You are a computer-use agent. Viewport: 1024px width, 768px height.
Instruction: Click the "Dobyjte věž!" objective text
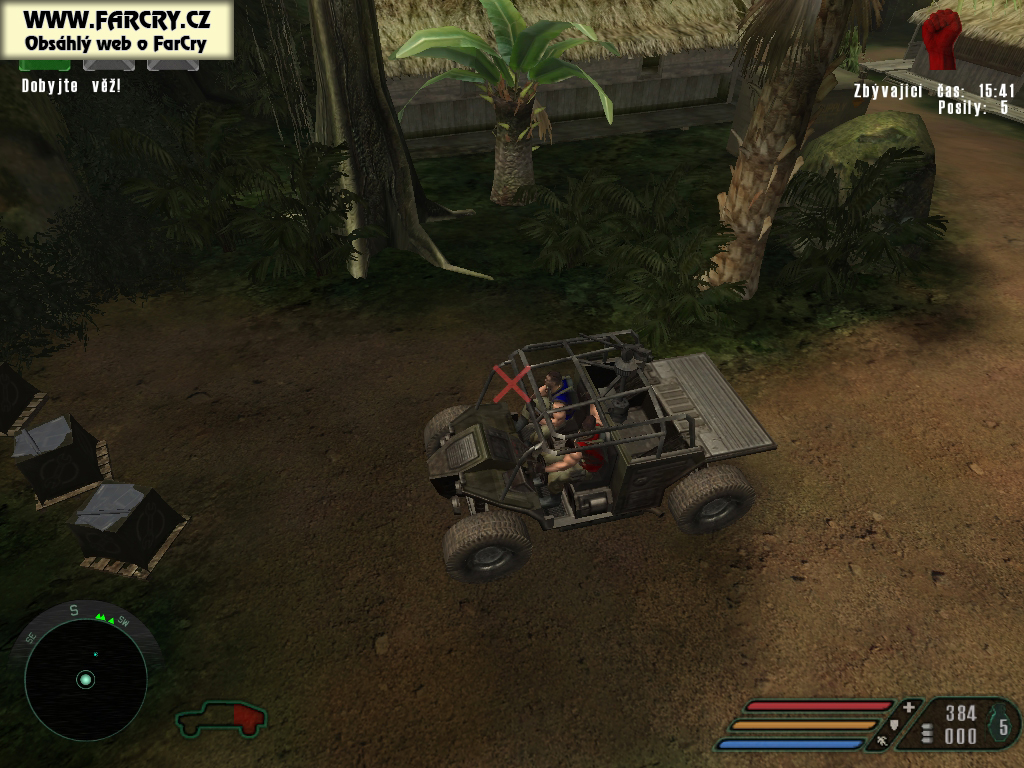(71, 86)
